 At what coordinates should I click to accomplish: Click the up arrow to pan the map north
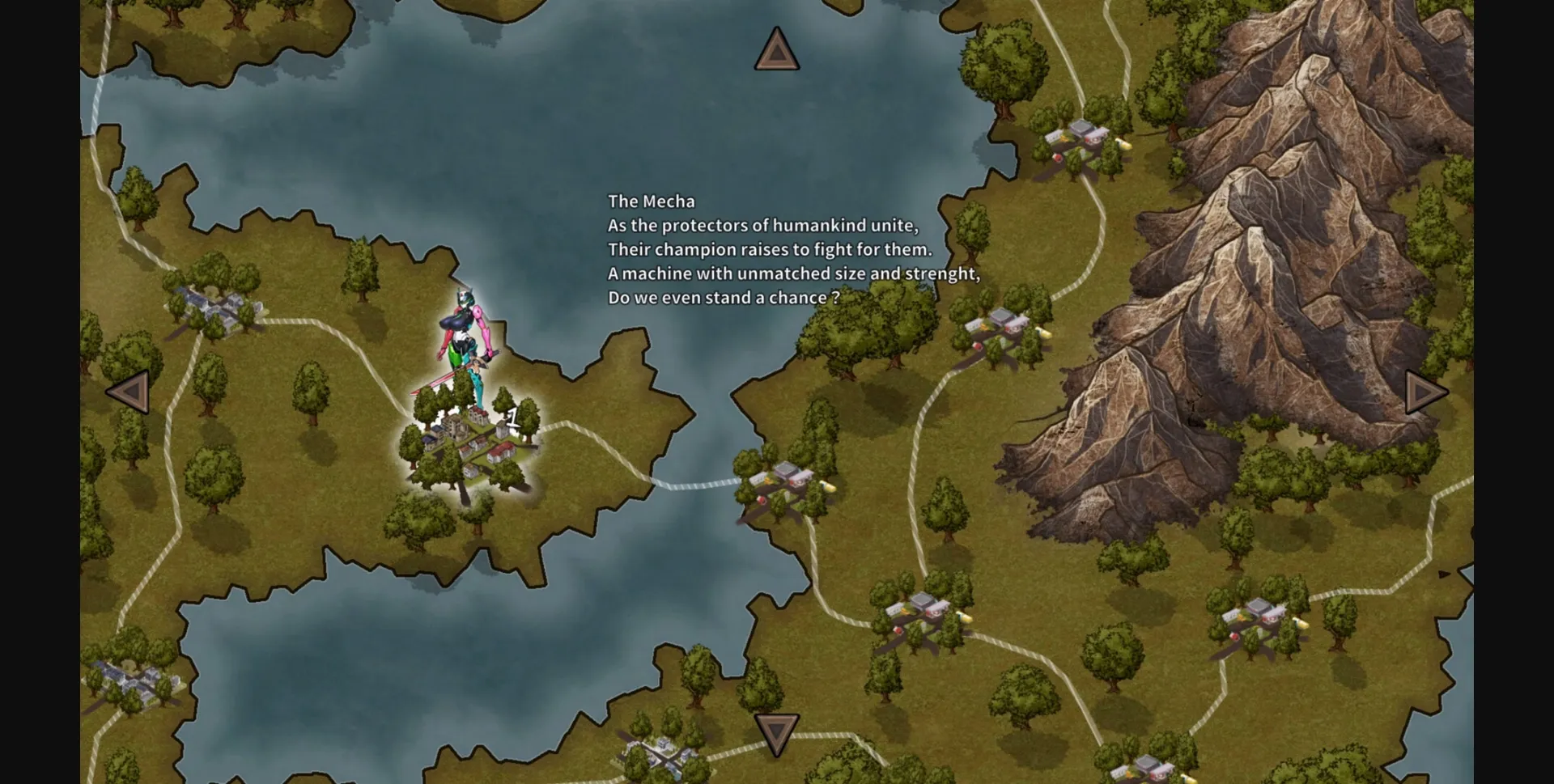(776, 50)
